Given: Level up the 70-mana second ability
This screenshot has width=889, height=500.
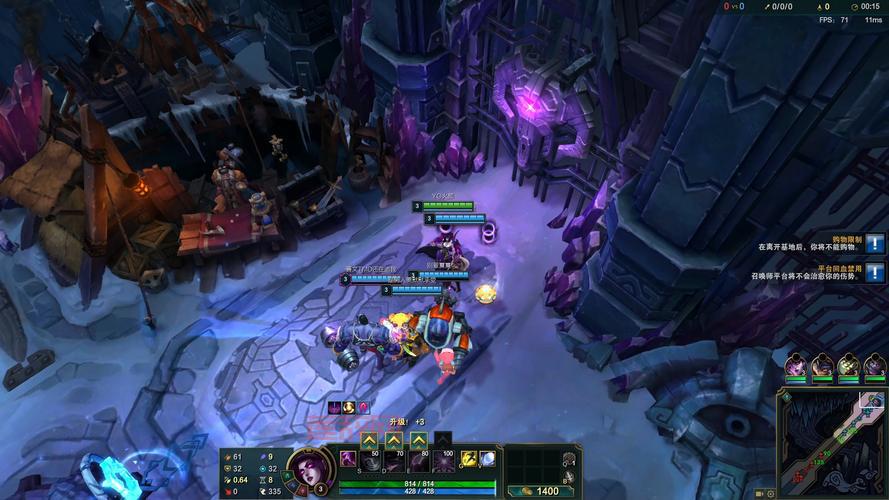Looking at the screenshot, I should (x=394, y=440).
